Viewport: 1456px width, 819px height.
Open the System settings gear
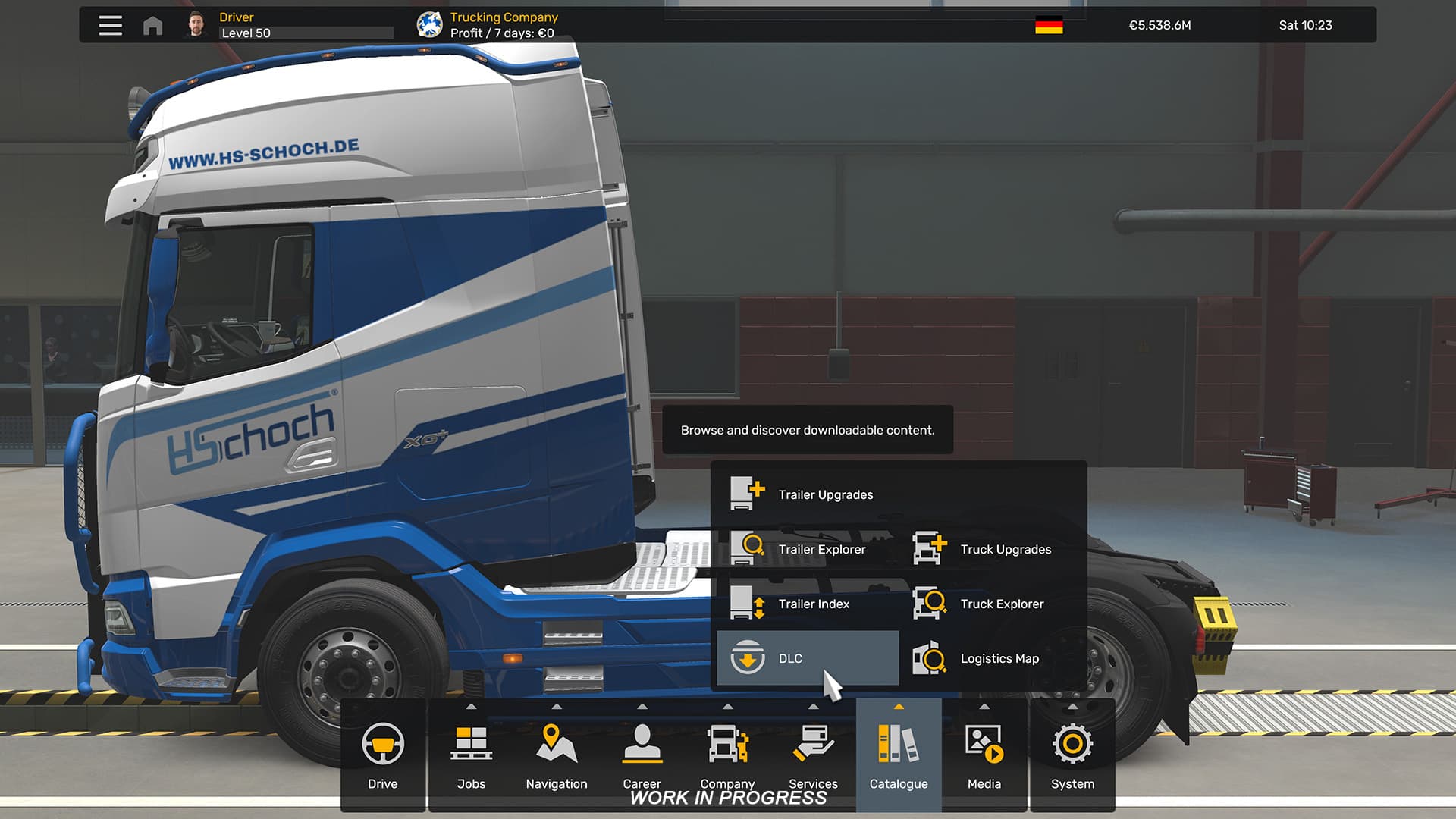[x=1072, y=755]
